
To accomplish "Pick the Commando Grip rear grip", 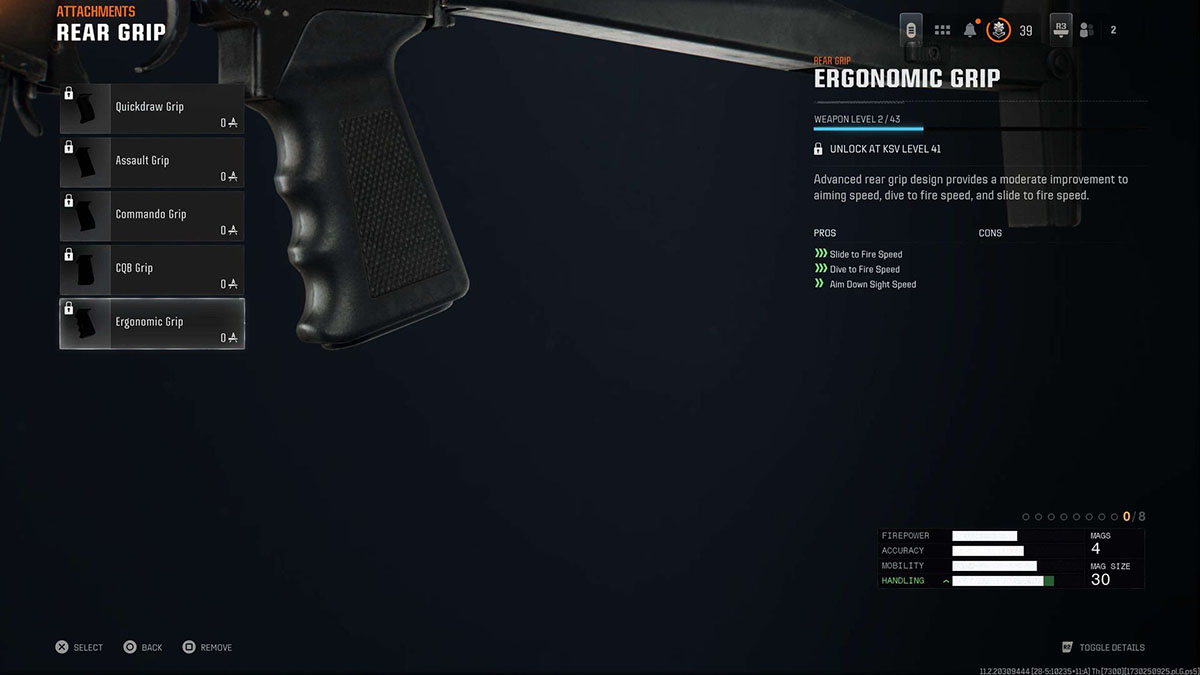I will pyautogui.click(x=151, y=216).
